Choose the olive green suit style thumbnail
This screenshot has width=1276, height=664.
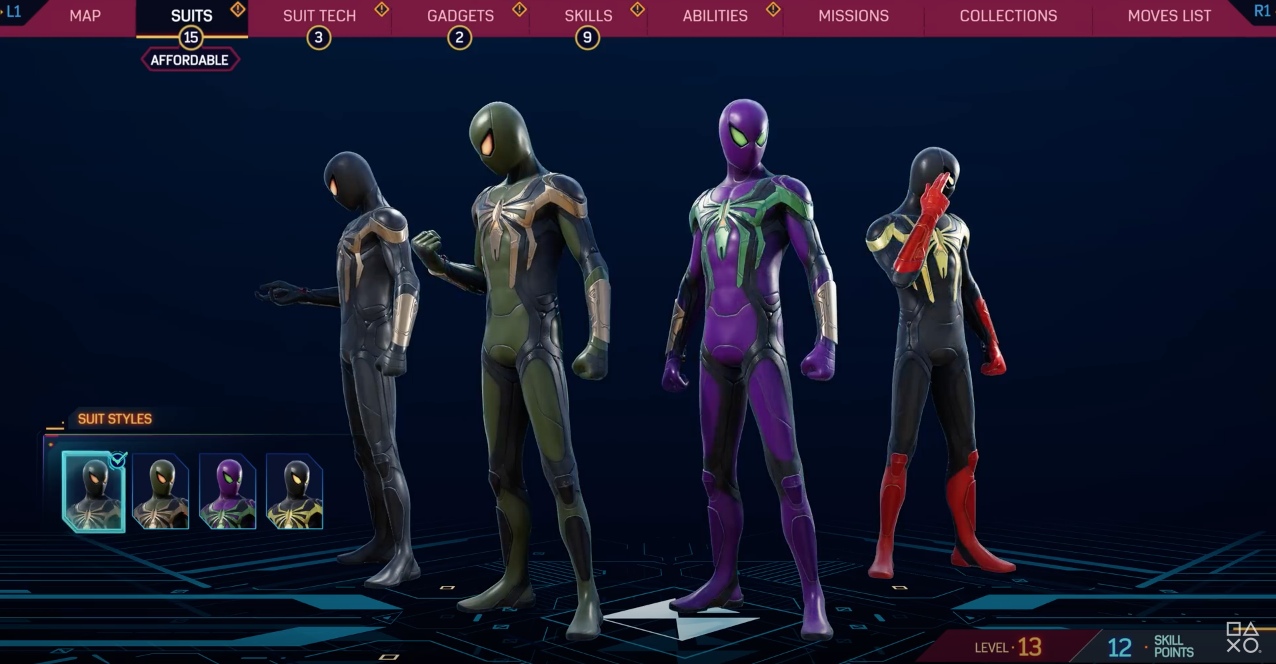(x=161, y=490)
